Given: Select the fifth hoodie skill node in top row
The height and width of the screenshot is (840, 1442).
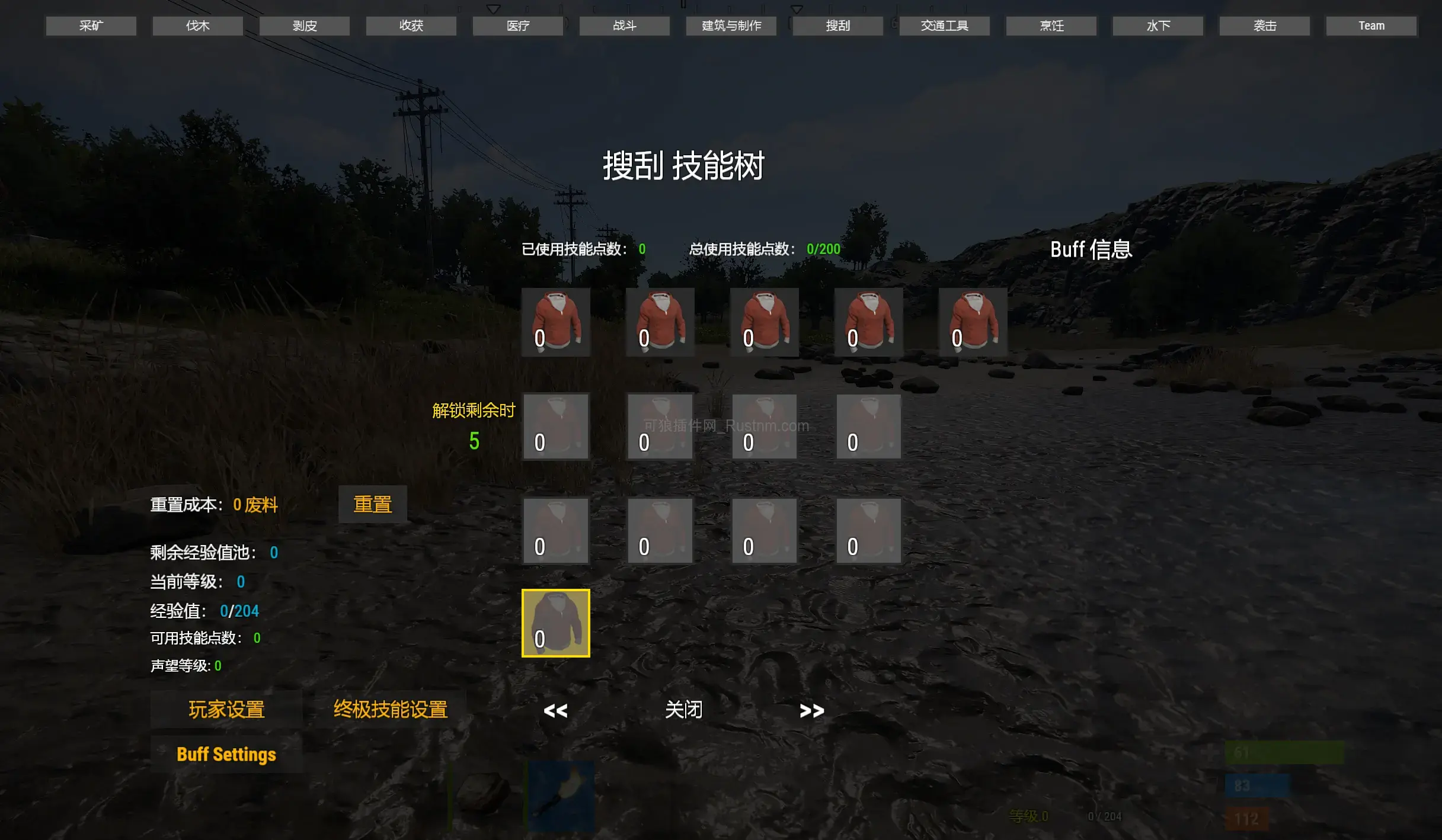Looking at the screenshot, I should tap(972, 322).
